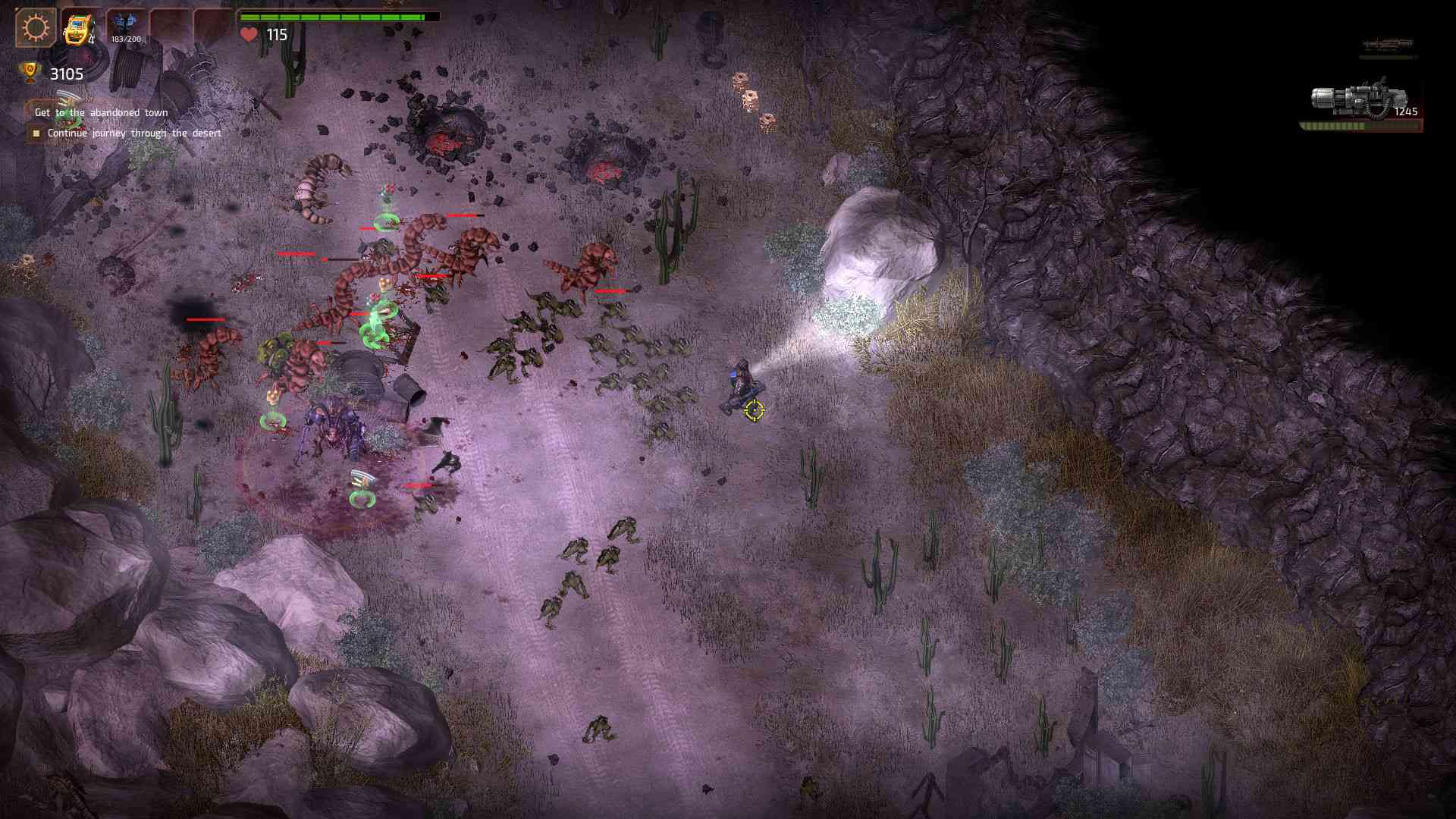Screen dimensions: 1456x819
Task: Click the Get to the abandoned town objective
Action: tap(101, 111)
